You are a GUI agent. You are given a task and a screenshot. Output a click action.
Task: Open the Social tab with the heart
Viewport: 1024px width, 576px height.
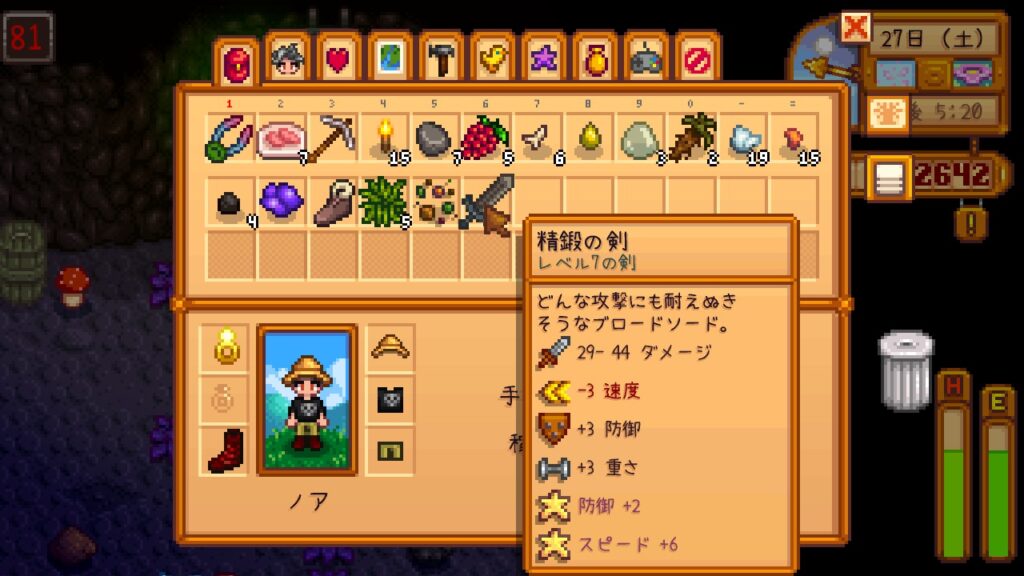tap(340, 60)
